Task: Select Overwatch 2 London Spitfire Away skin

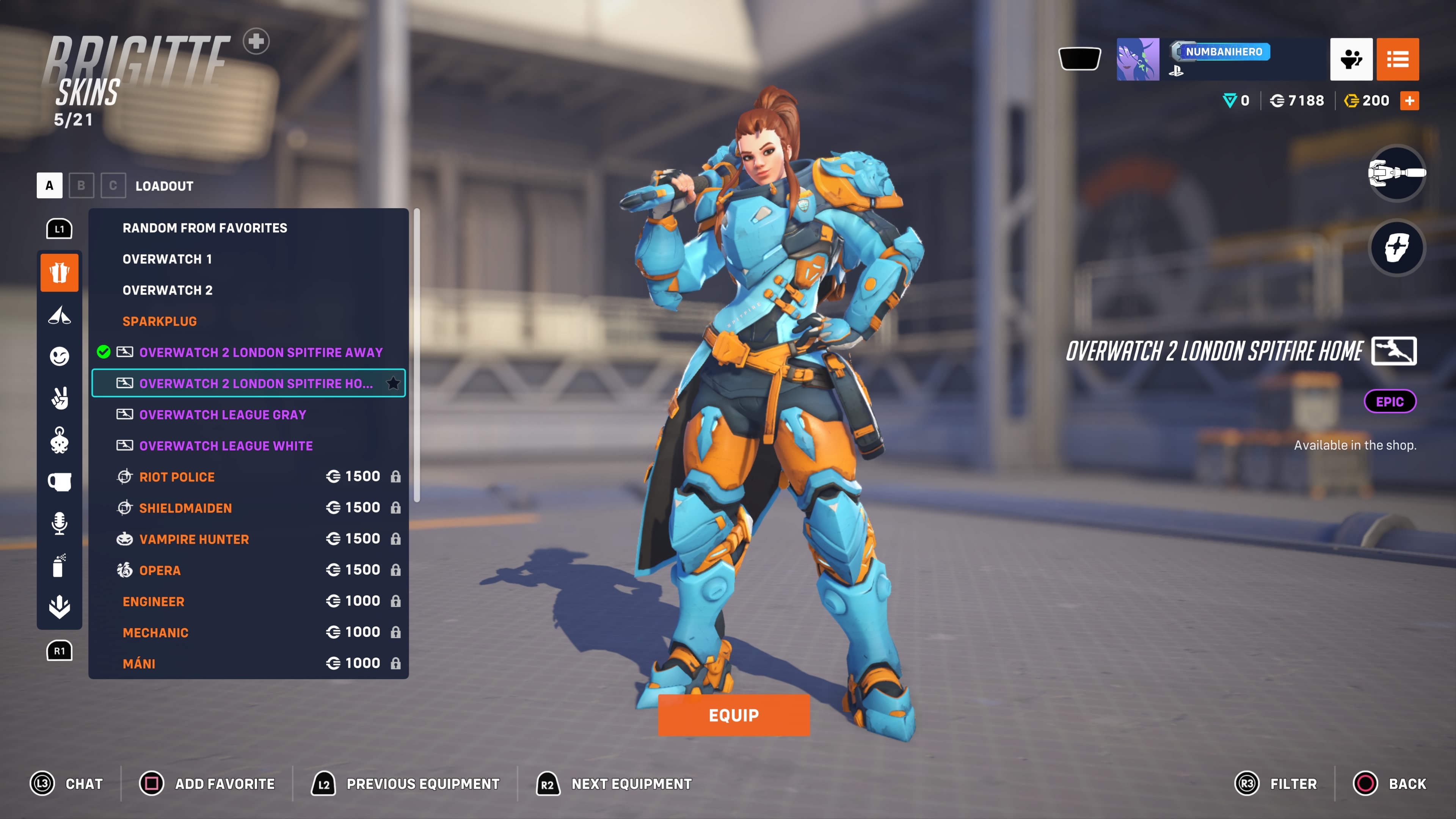Action: (x=260, y=352)
